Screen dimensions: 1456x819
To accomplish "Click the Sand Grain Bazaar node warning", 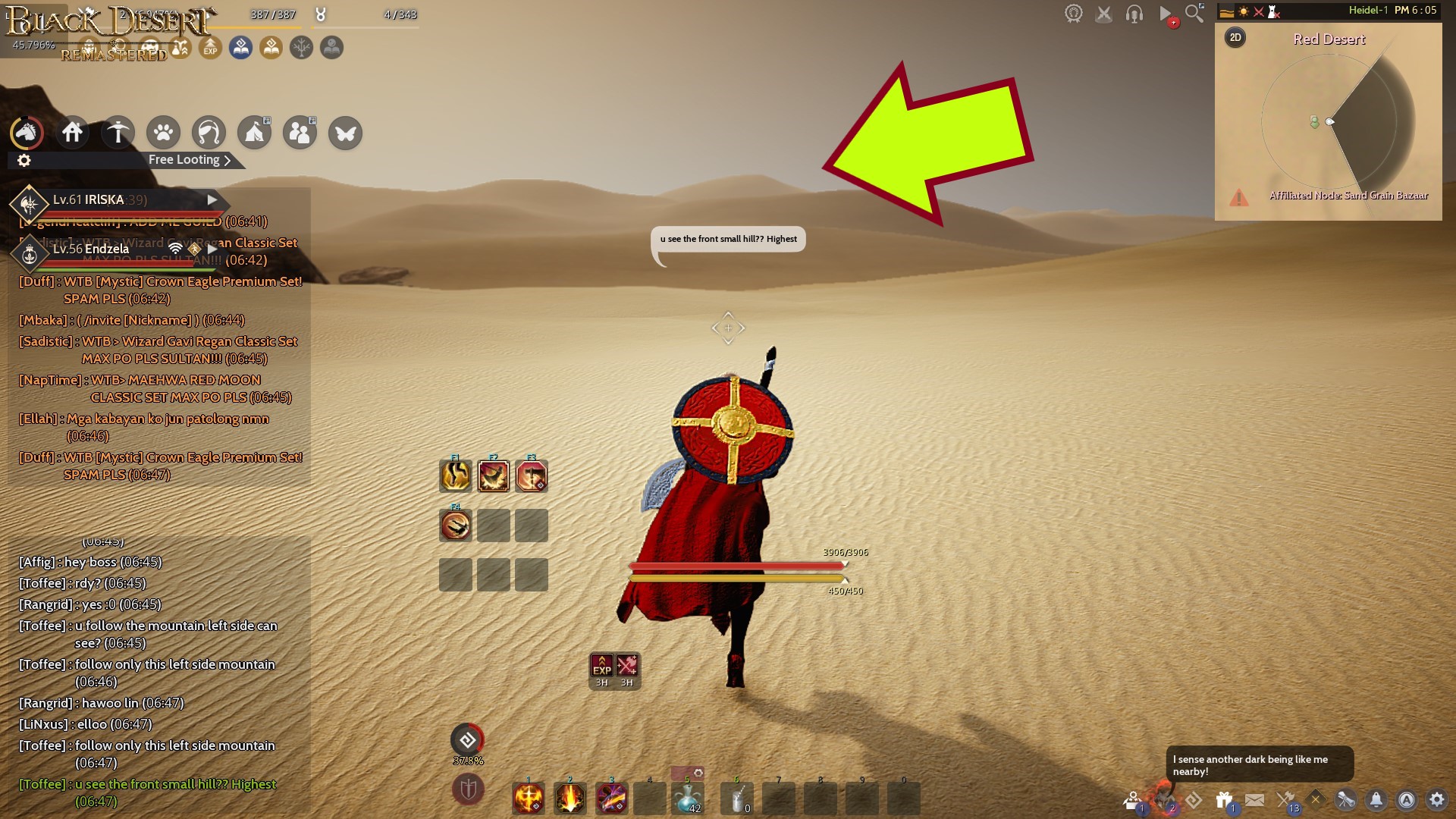I will [1240, 198].
